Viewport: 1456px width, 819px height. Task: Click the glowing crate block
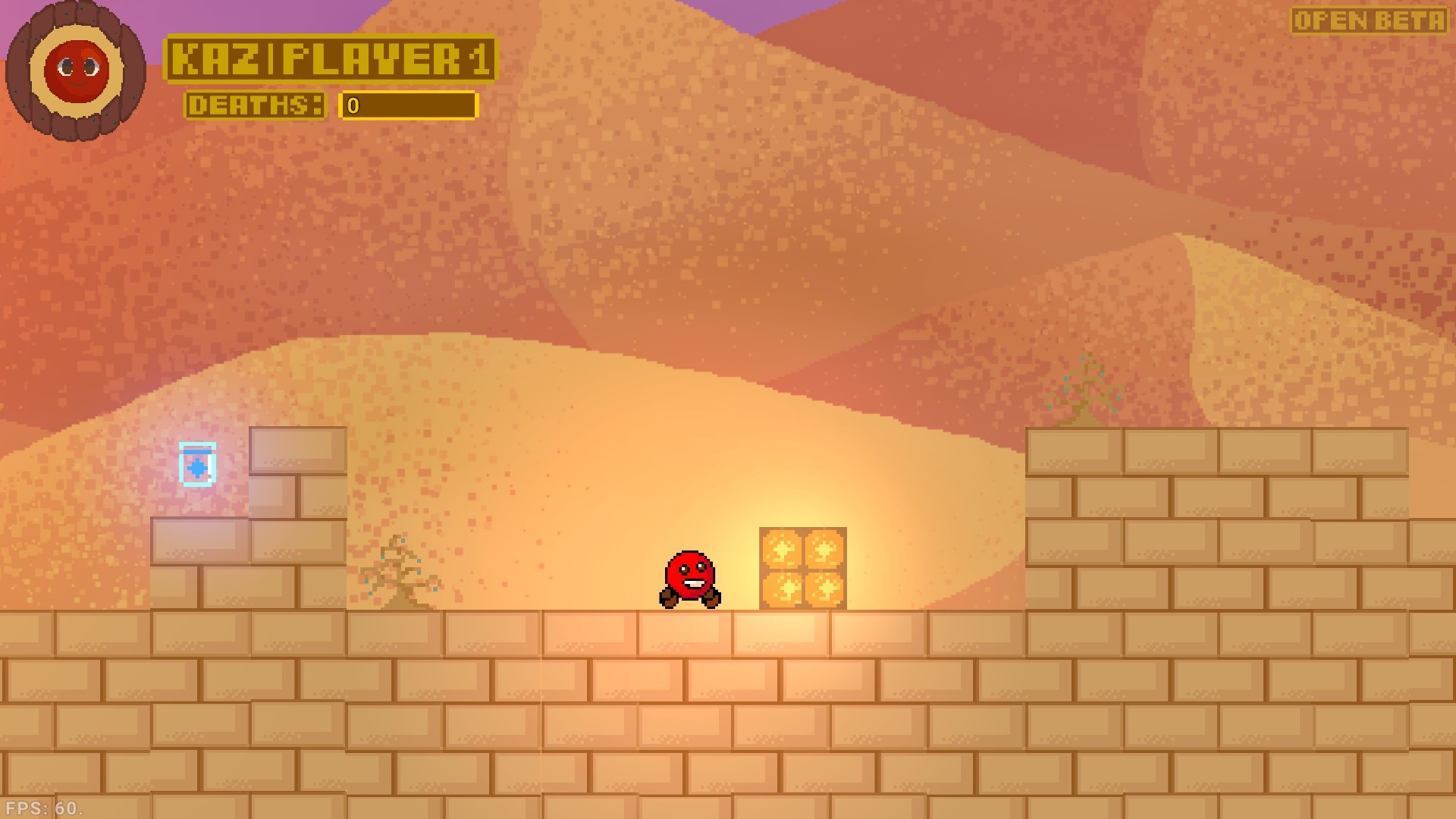pos(802,570)
